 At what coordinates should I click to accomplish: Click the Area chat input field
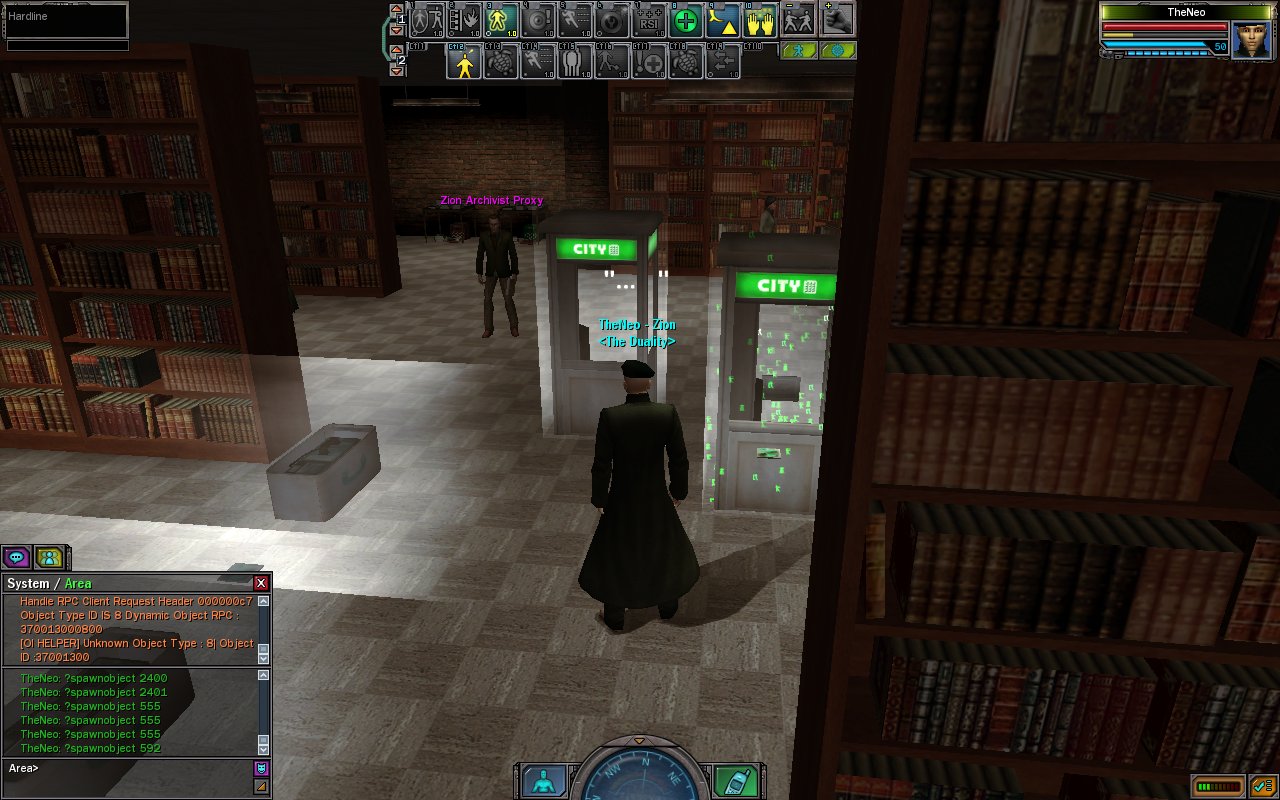(x=130, y=768)
